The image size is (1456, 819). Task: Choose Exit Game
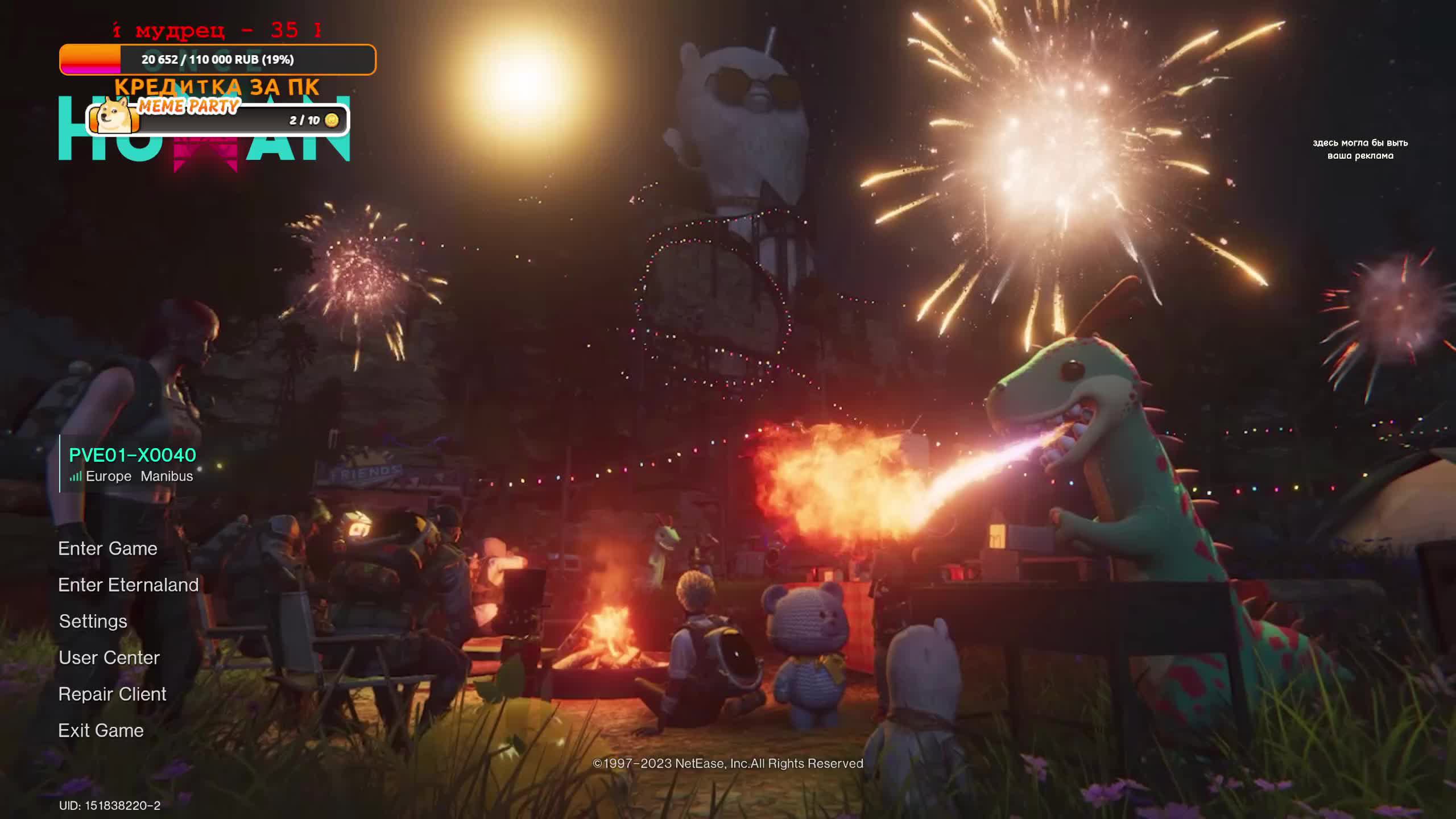click(x=101, y=731)
